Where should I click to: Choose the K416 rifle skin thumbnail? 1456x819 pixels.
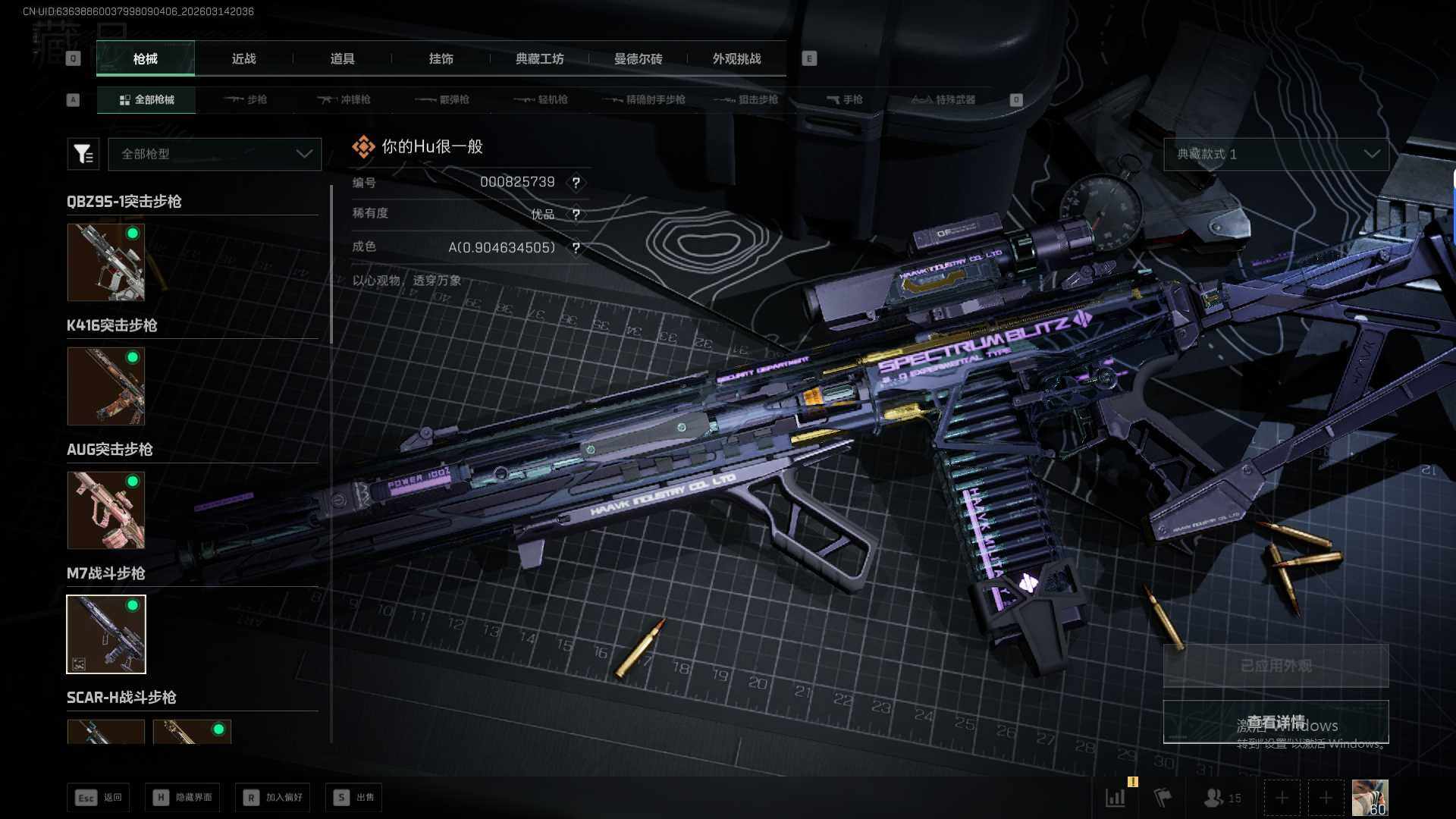click(x=106, y=386)
